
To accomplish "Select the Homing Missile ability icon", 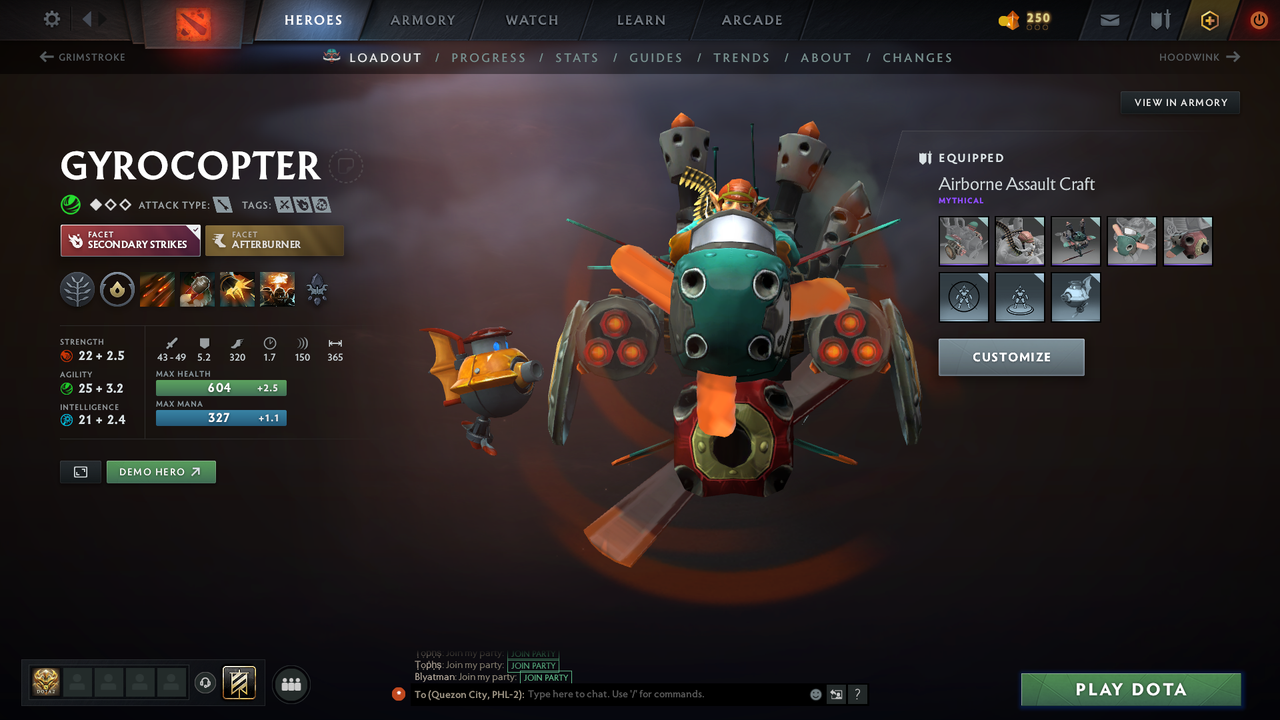I will point(196,289).
